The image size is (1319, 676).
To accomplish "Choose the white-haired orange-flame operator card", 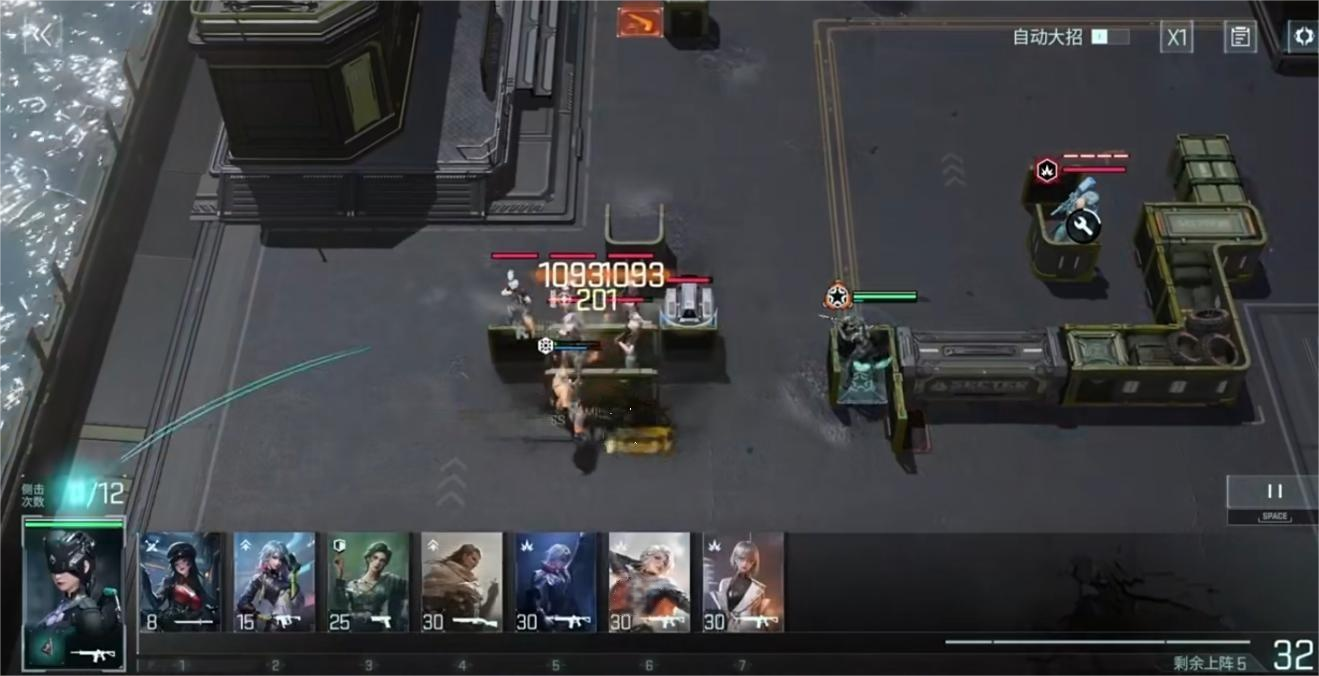I will (650, 583).
